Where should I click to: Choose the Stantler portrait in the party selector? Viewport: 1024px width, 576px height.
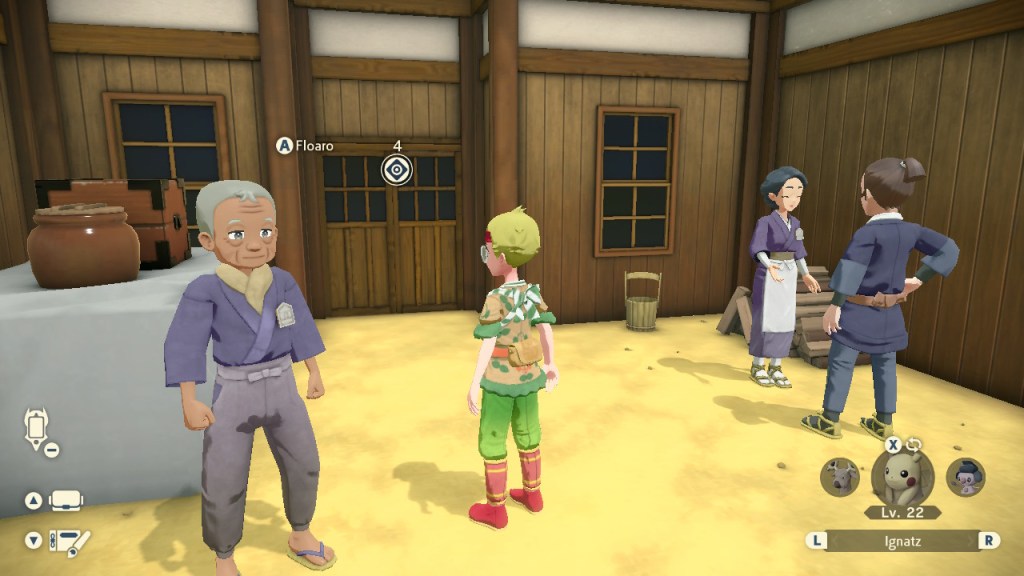(839, 477)
